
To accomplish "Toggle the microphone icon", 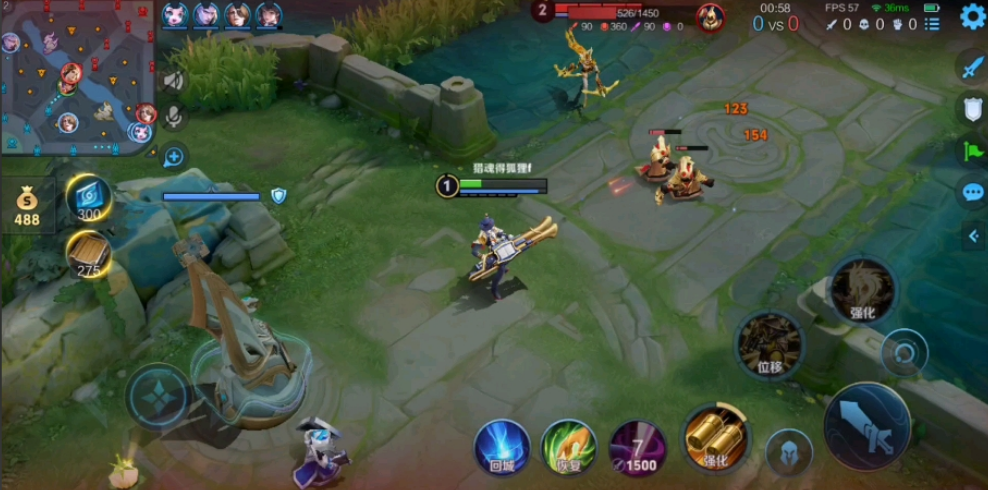I will [174, 117].
